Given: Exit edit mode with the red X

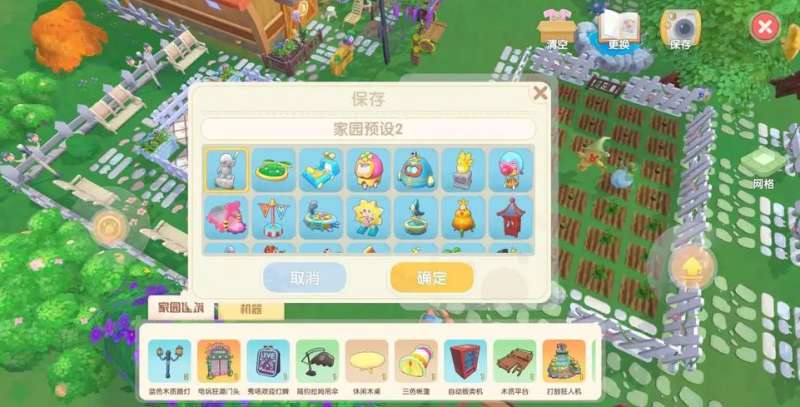Looking at the screenshot, I should [x=764, y=27].
